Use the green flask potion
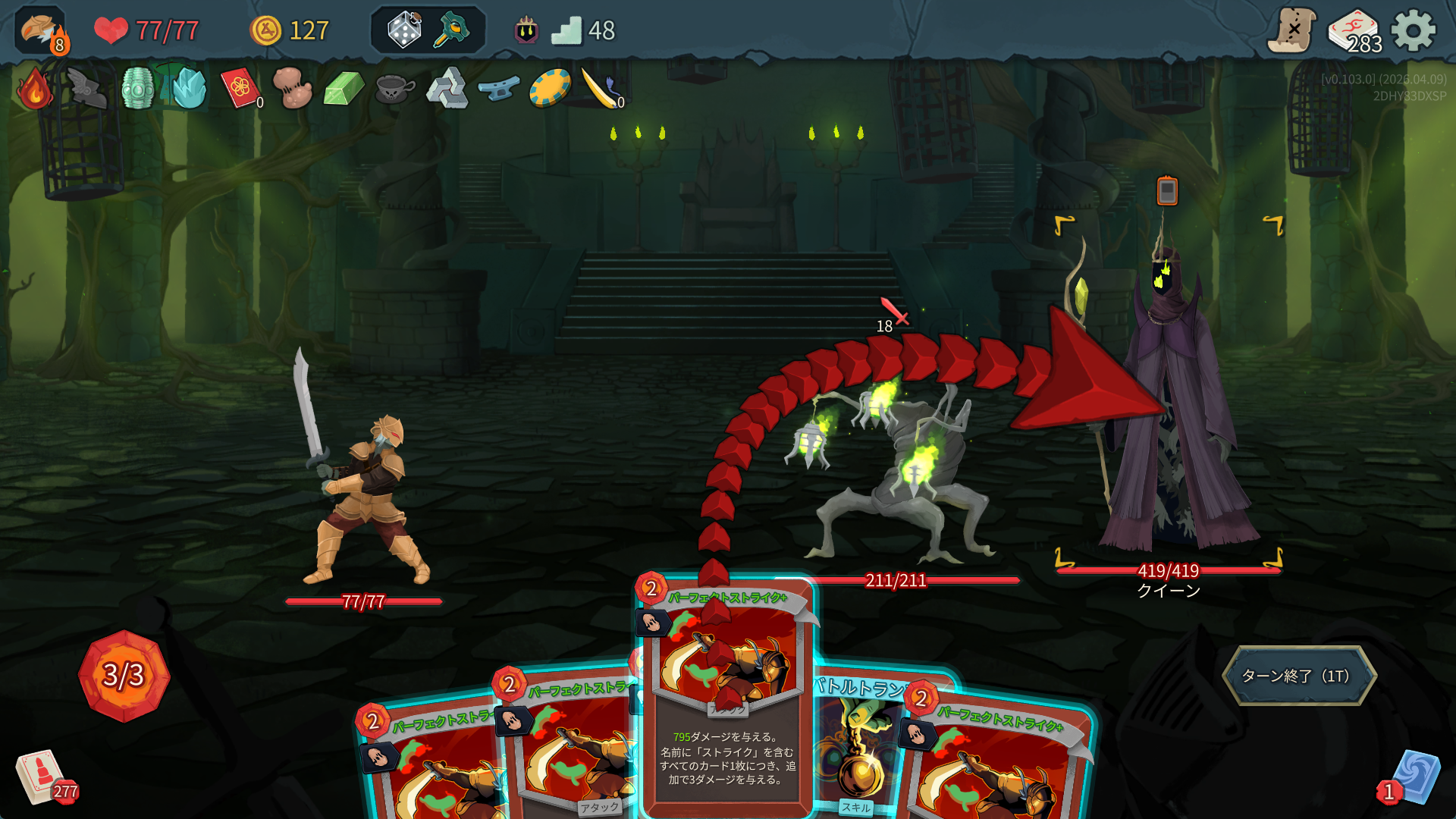The width and height of the screenshot is (1456, 819). tap(452, 30)
